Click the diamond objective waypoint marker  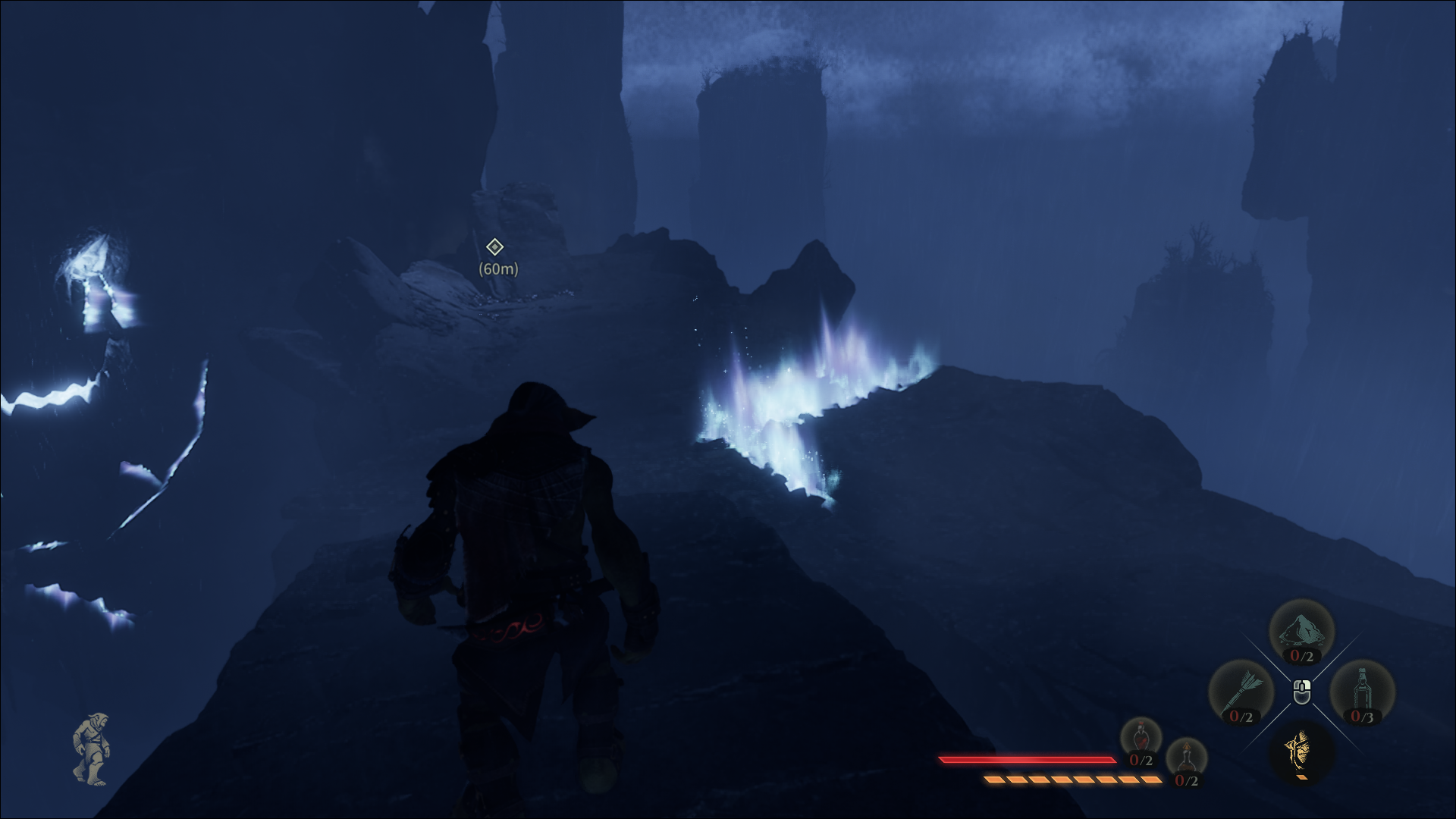pyautogui.click(x=494, y=247)
